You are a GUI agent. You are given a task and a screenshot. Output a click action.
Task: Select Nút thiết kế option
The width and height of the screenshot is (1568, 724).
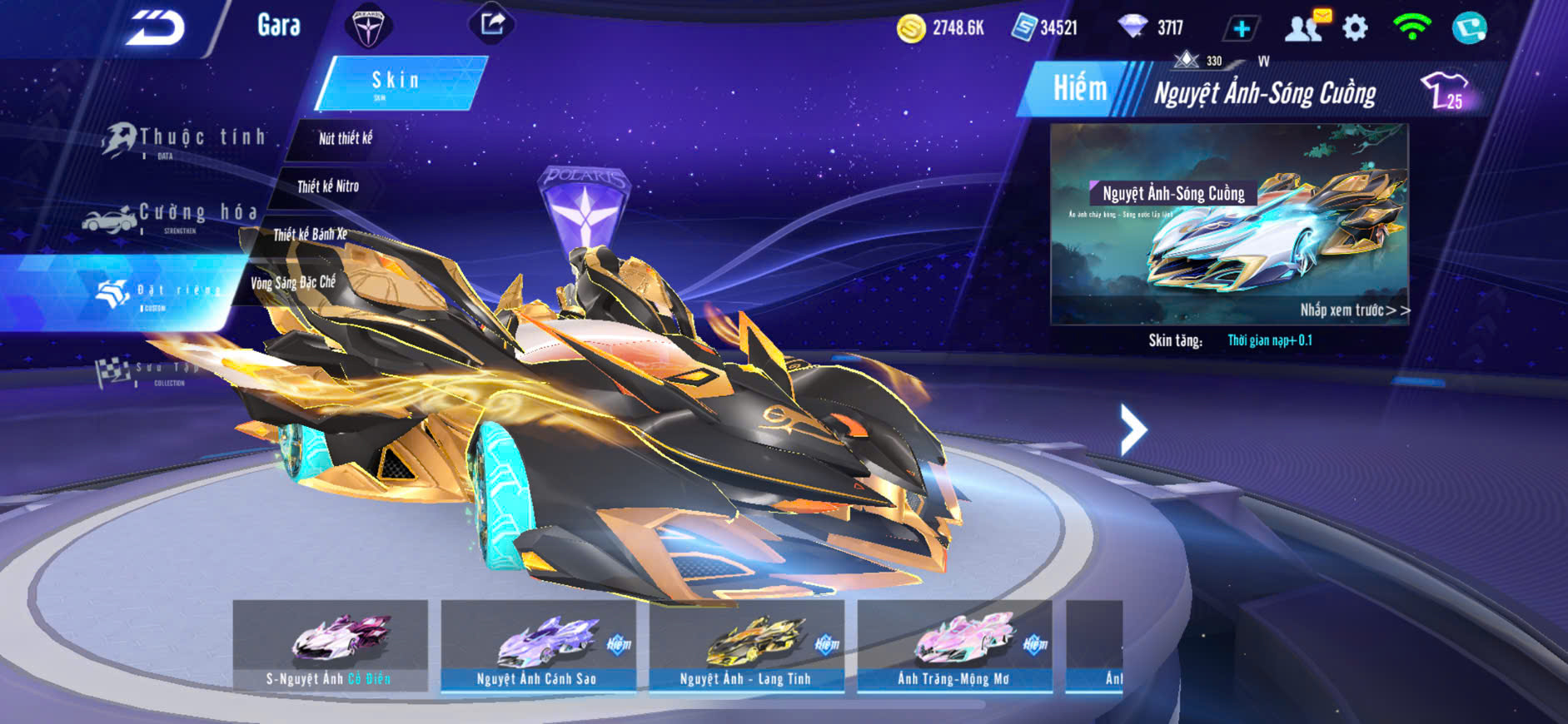345,139
